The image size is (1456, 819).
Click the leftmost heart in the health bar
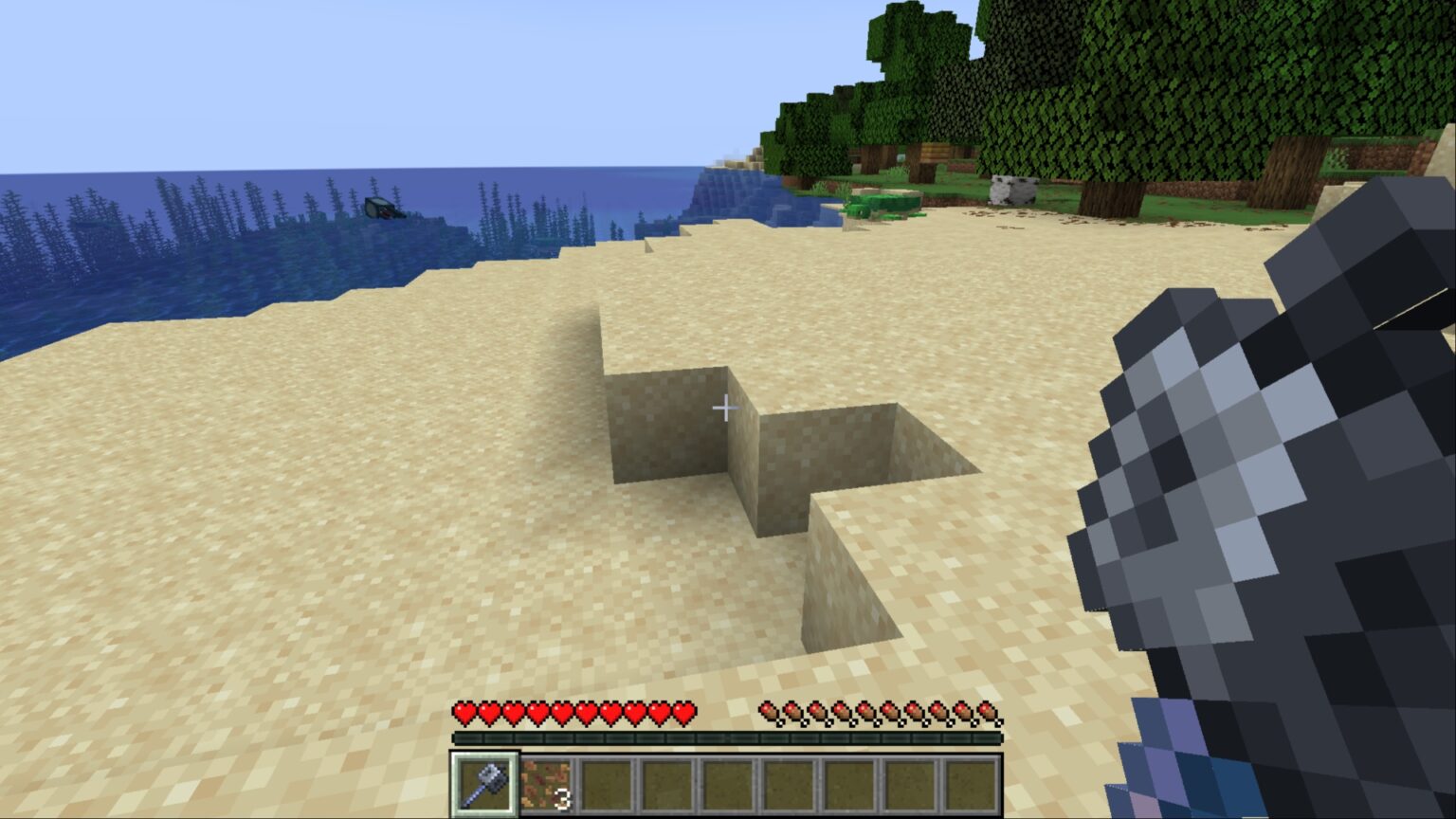[x=463, y=711]
